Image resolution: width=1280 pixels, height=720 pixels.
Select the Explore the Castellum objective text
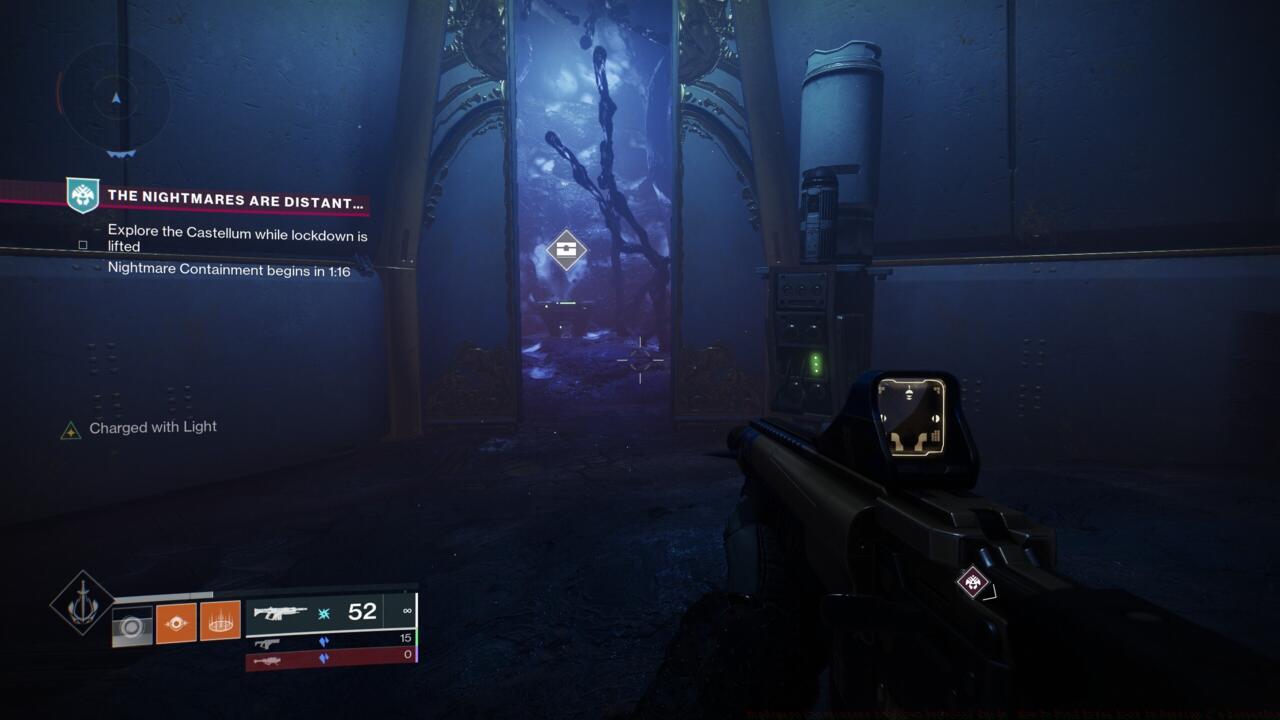coord(237,240)
